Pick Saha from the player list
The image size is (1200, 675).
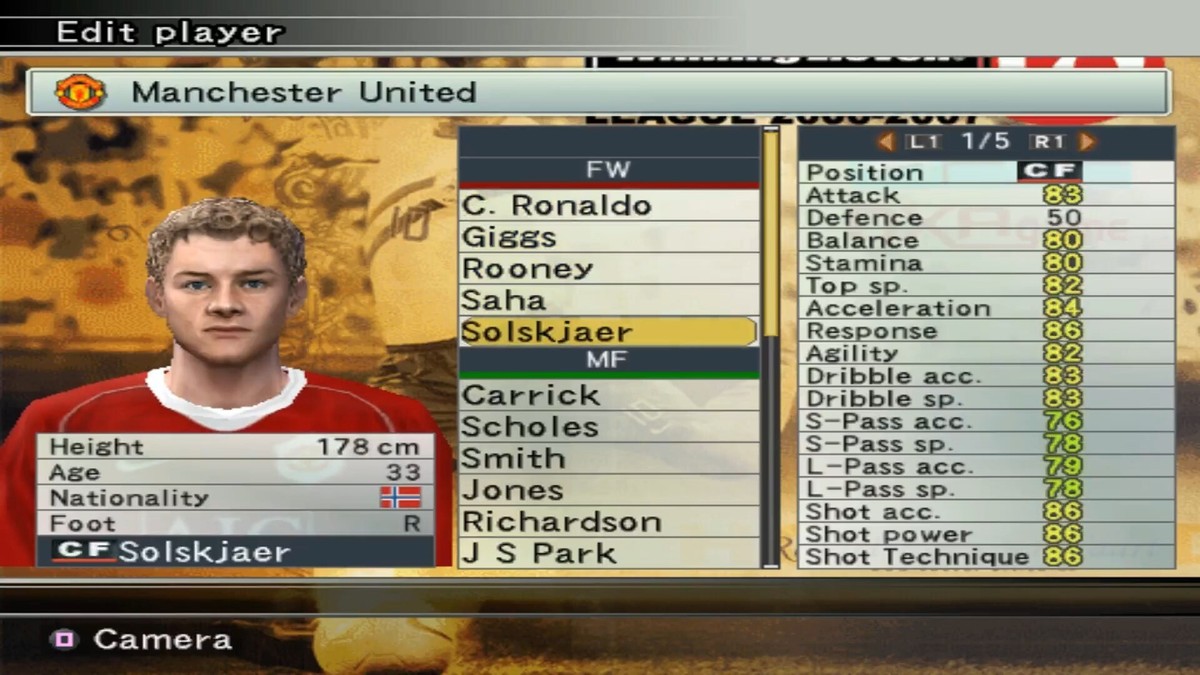(x=607, y=300)
